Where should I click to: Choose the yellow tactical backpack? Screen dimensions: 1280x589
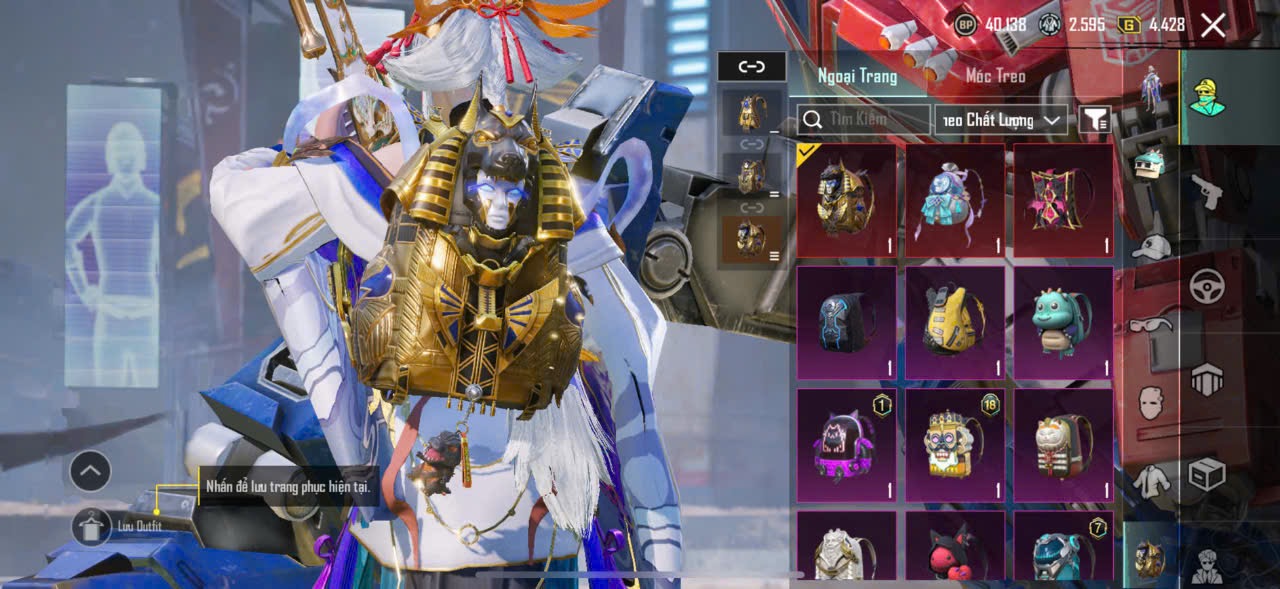(x=955, y=322)
